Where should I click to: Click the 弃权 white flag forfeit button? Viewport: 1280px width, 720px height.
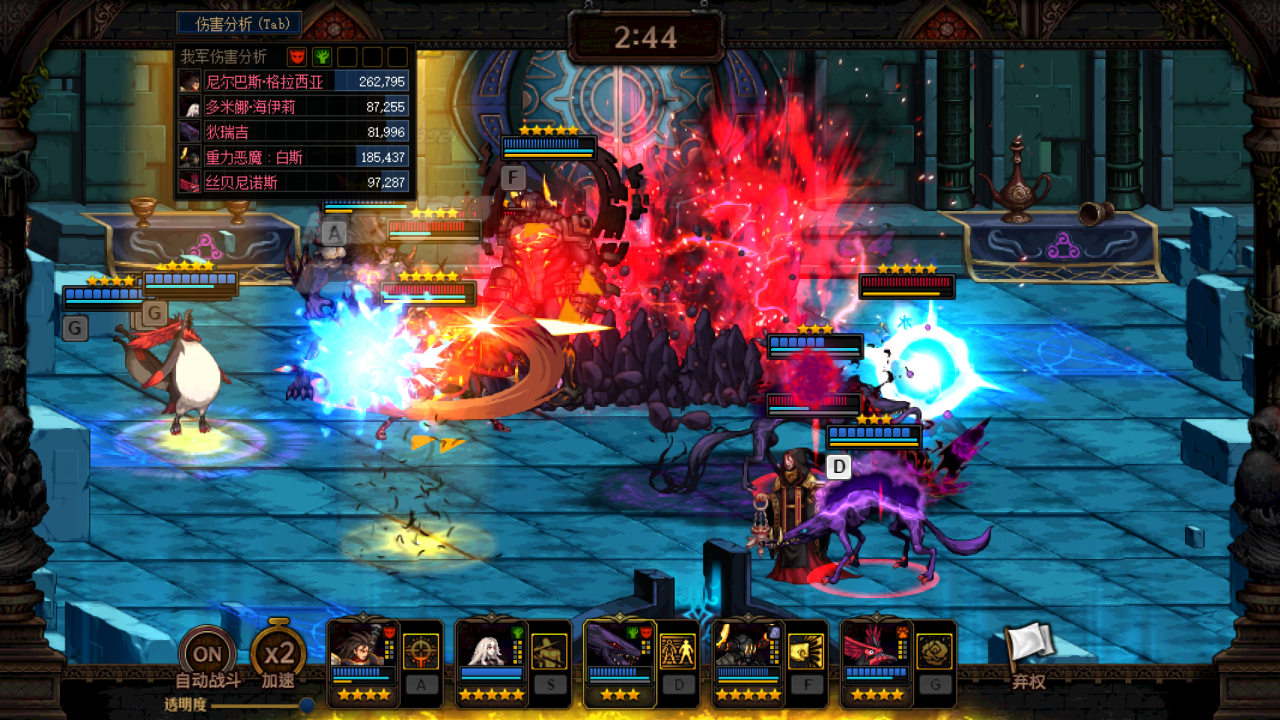coord(1029,652)
